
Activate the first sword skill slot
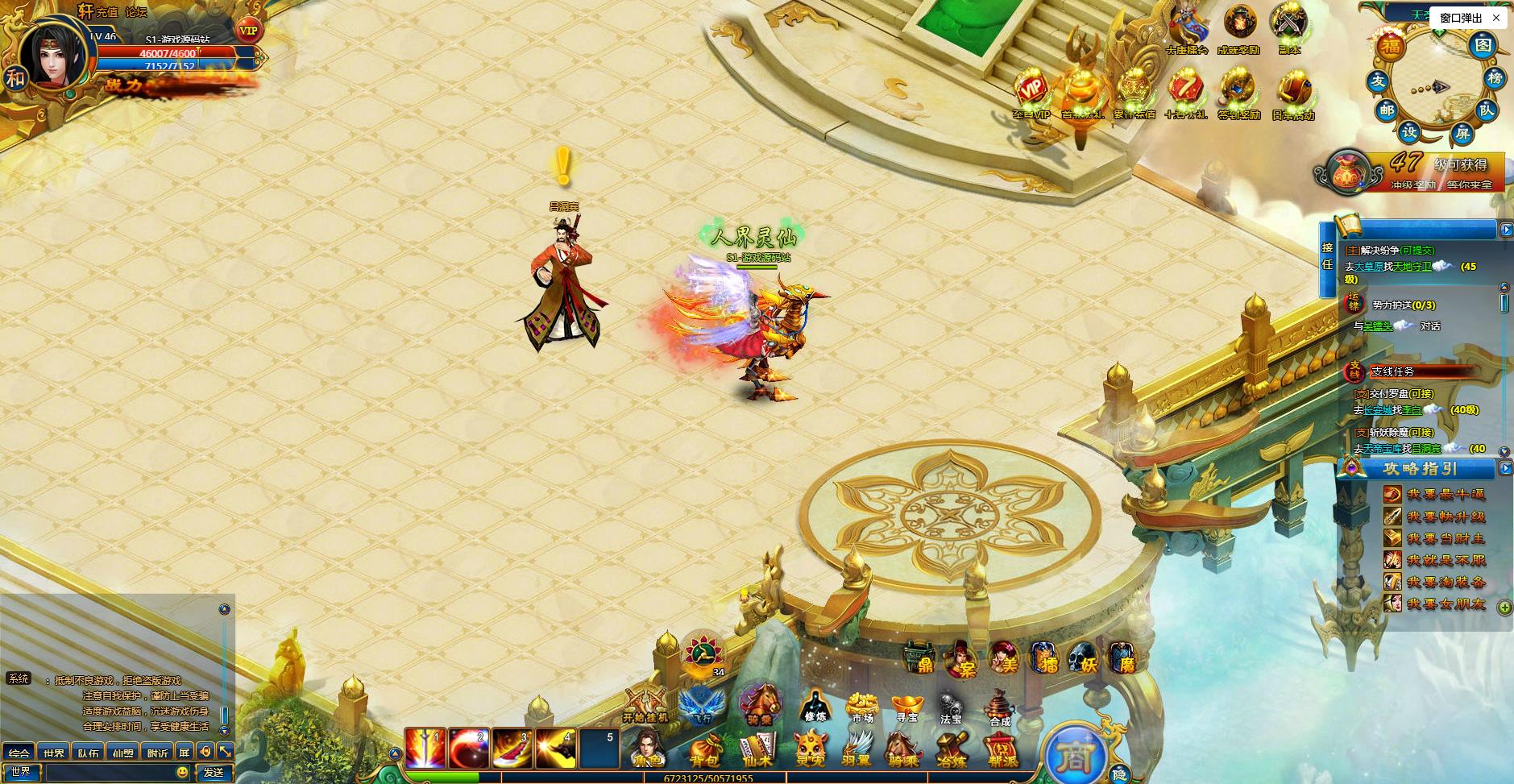coord(425,749)
